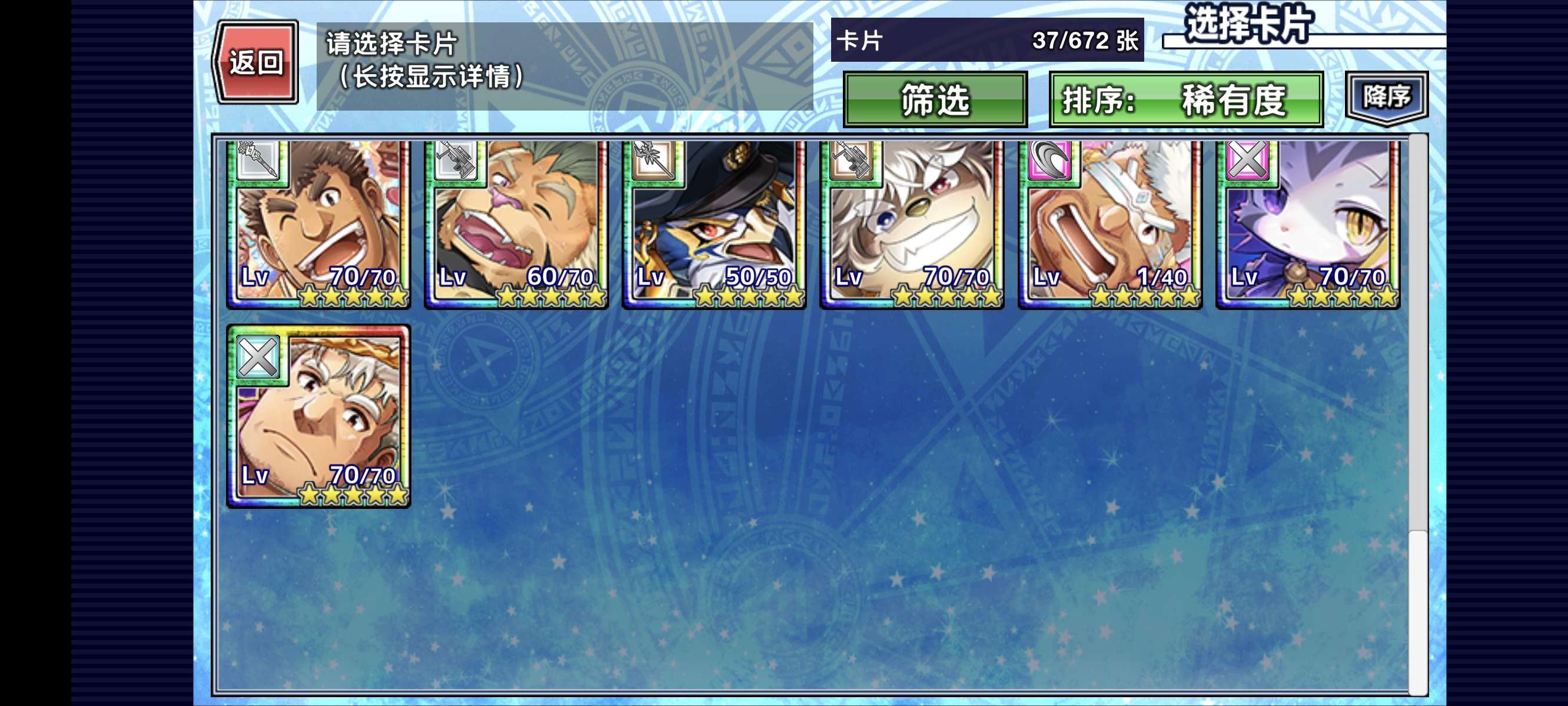This screenshot has height=706, width=1568.
Task: Go back with the red 返回 button
Action: (x=255, y=62)
